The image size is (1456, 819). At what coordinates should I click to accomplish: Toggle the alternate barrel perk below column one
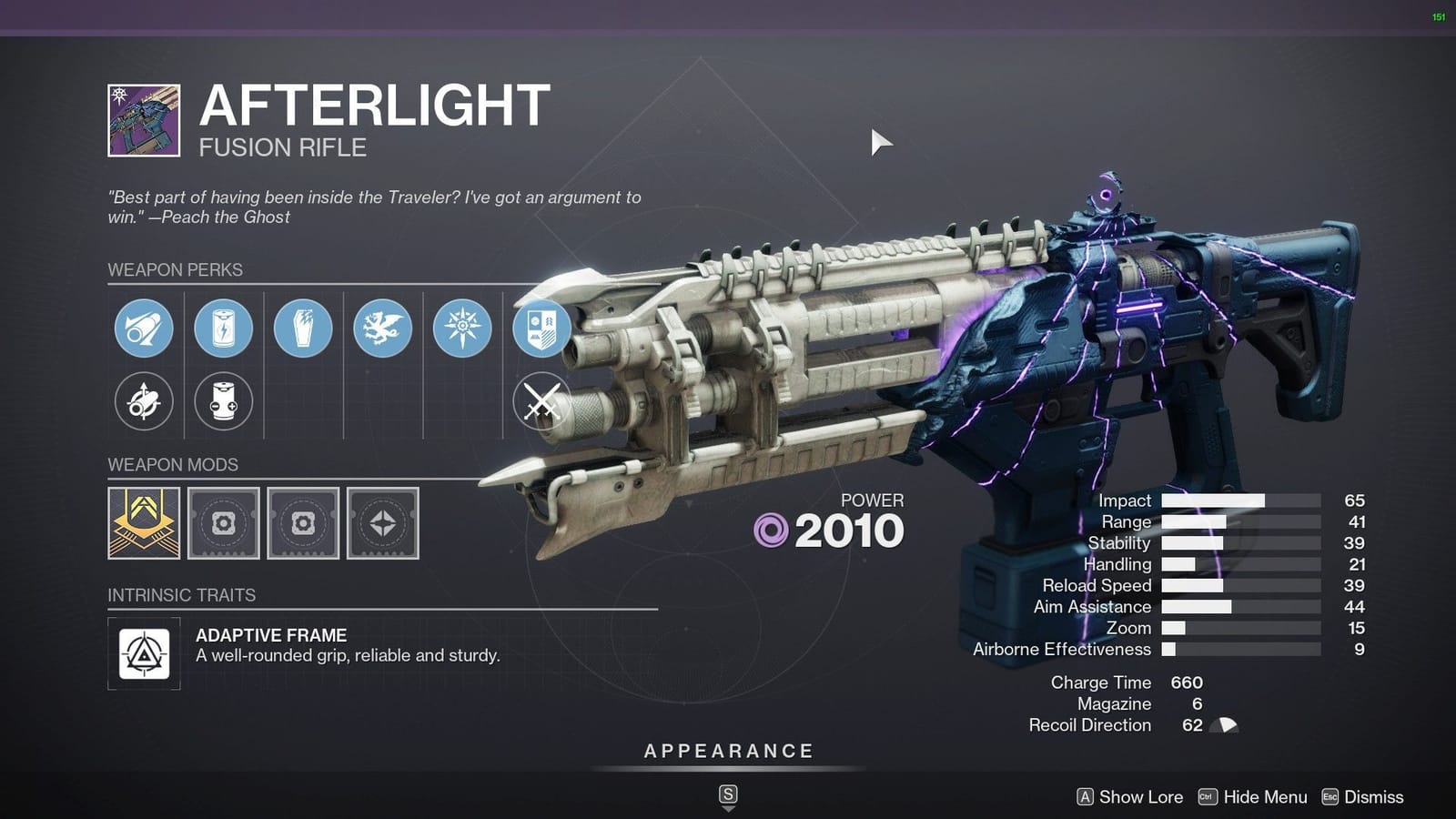(x=146, y=401)
